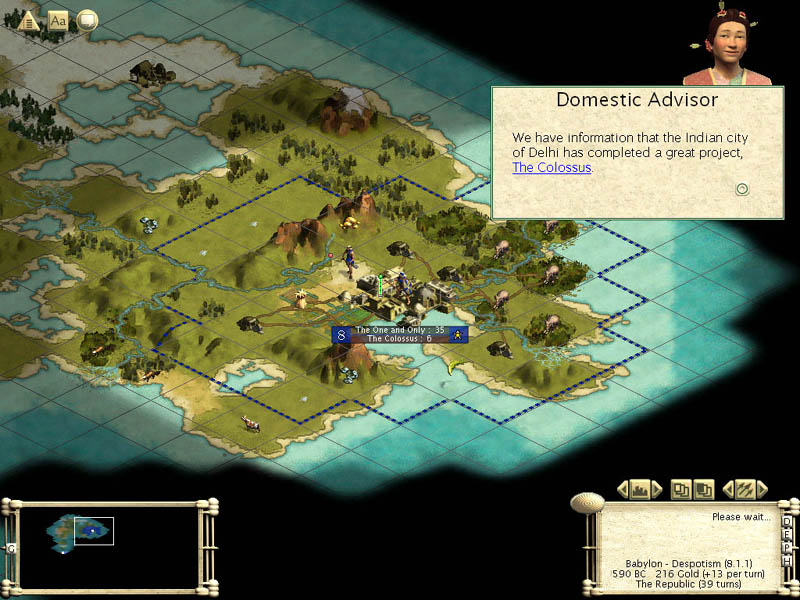The image size is (800, 600).
Task: Go to previous city arrow
Action: pos(623,489)
